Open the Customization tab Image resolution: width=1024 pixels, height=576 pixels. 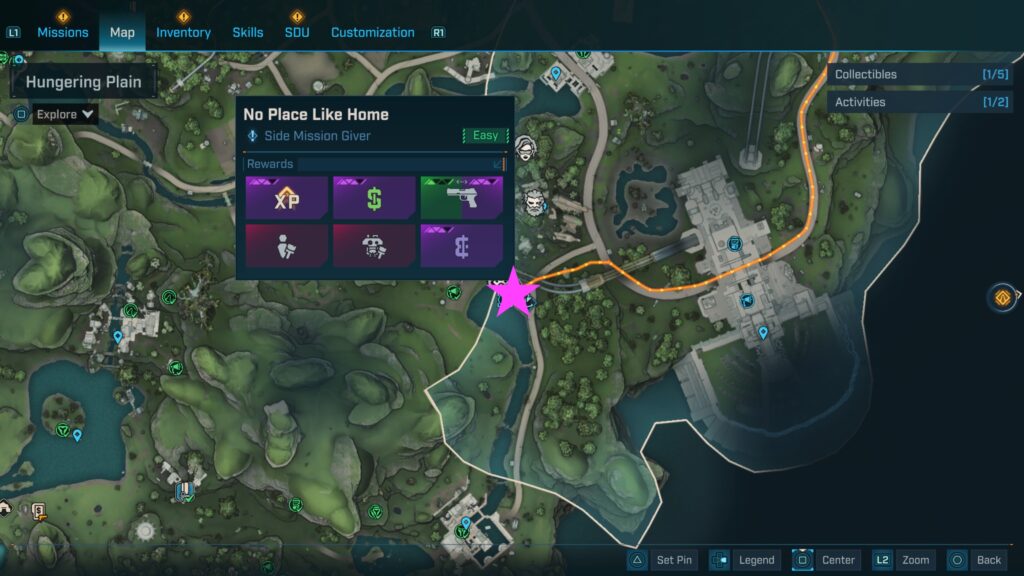point(372,32)
